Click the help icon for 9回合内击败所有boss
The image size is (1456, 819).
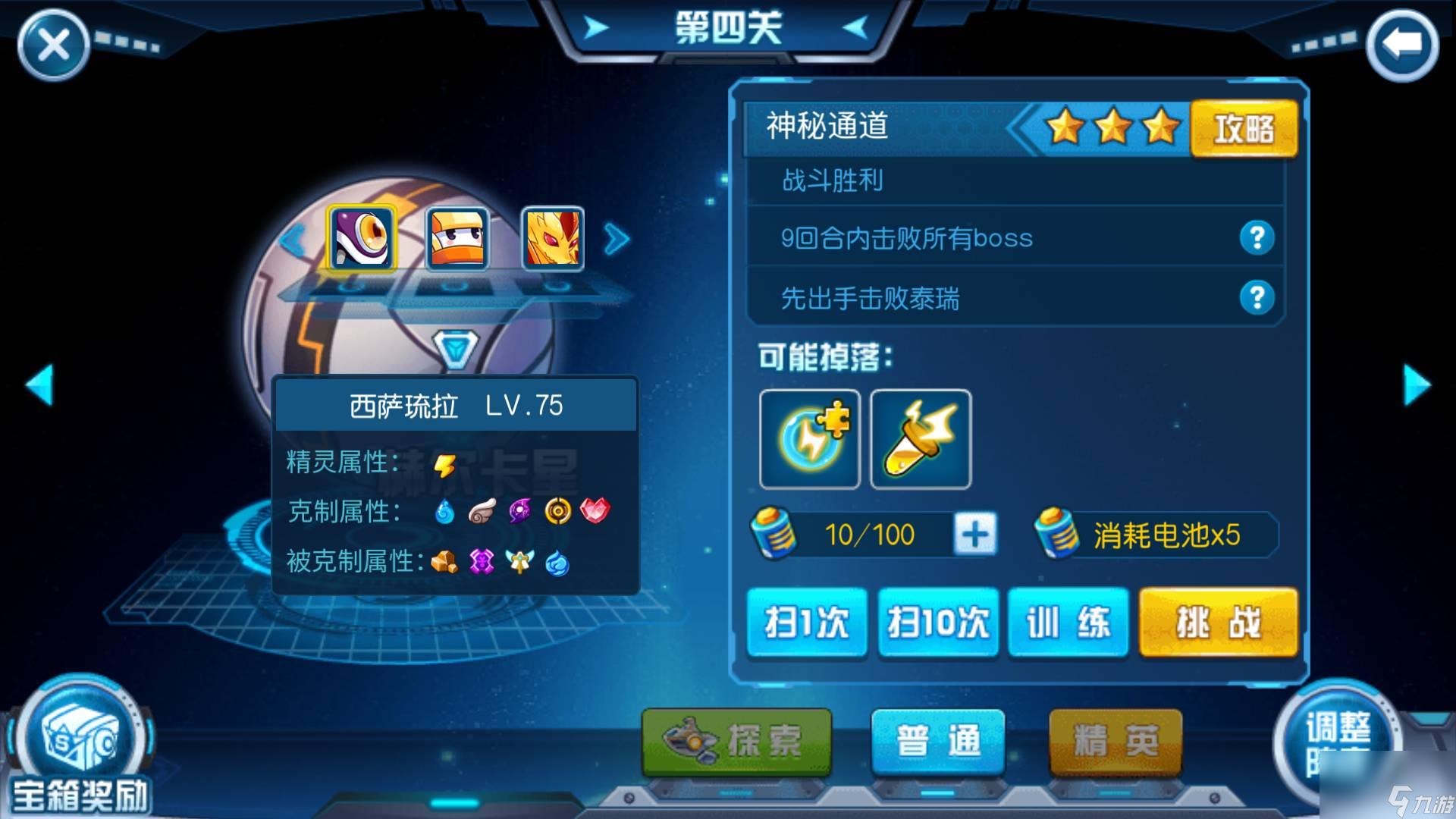click(1258, 237)
